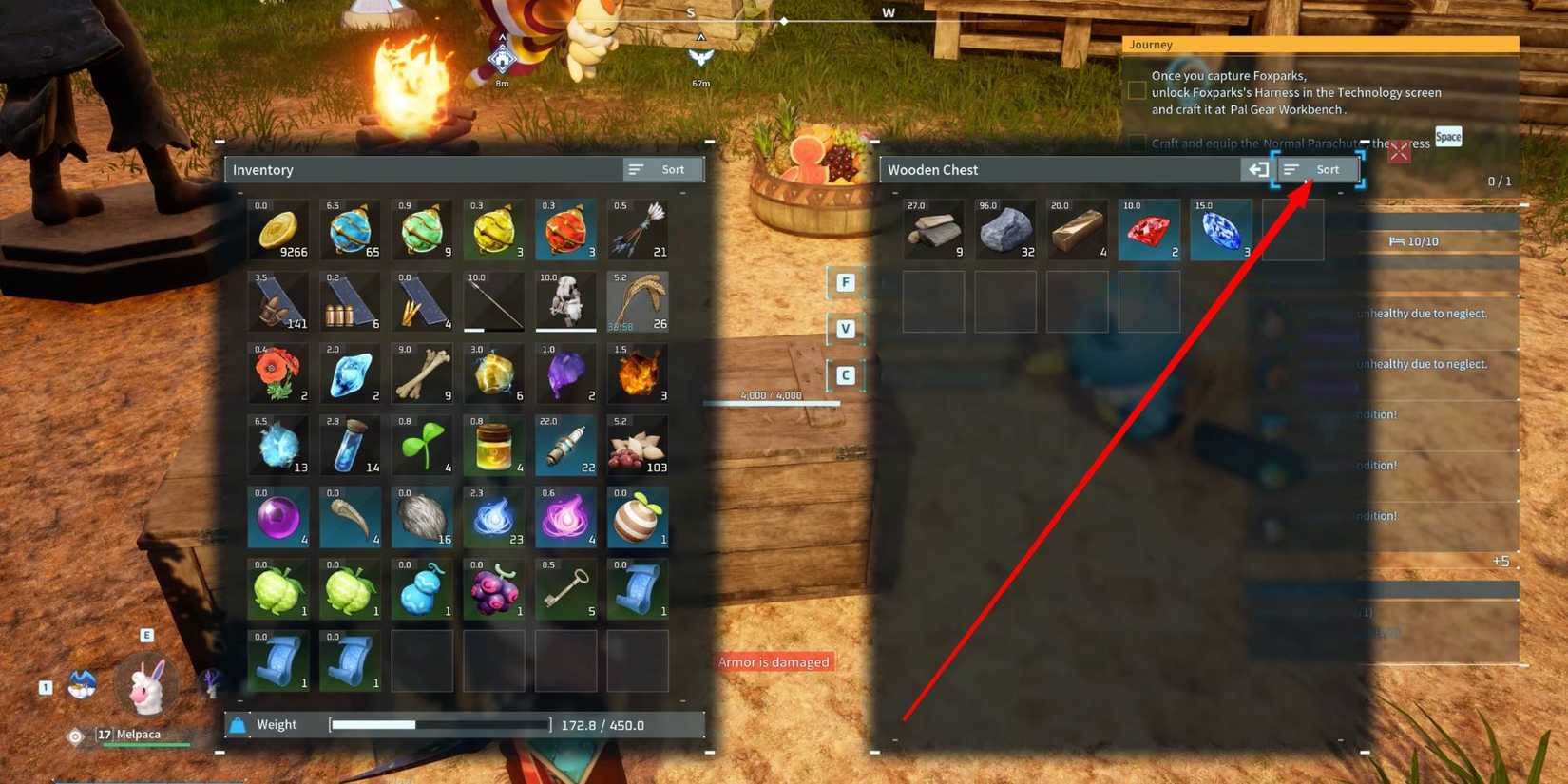
Task: Check the capture Foxparks Journey objective
Action: 1137,89
